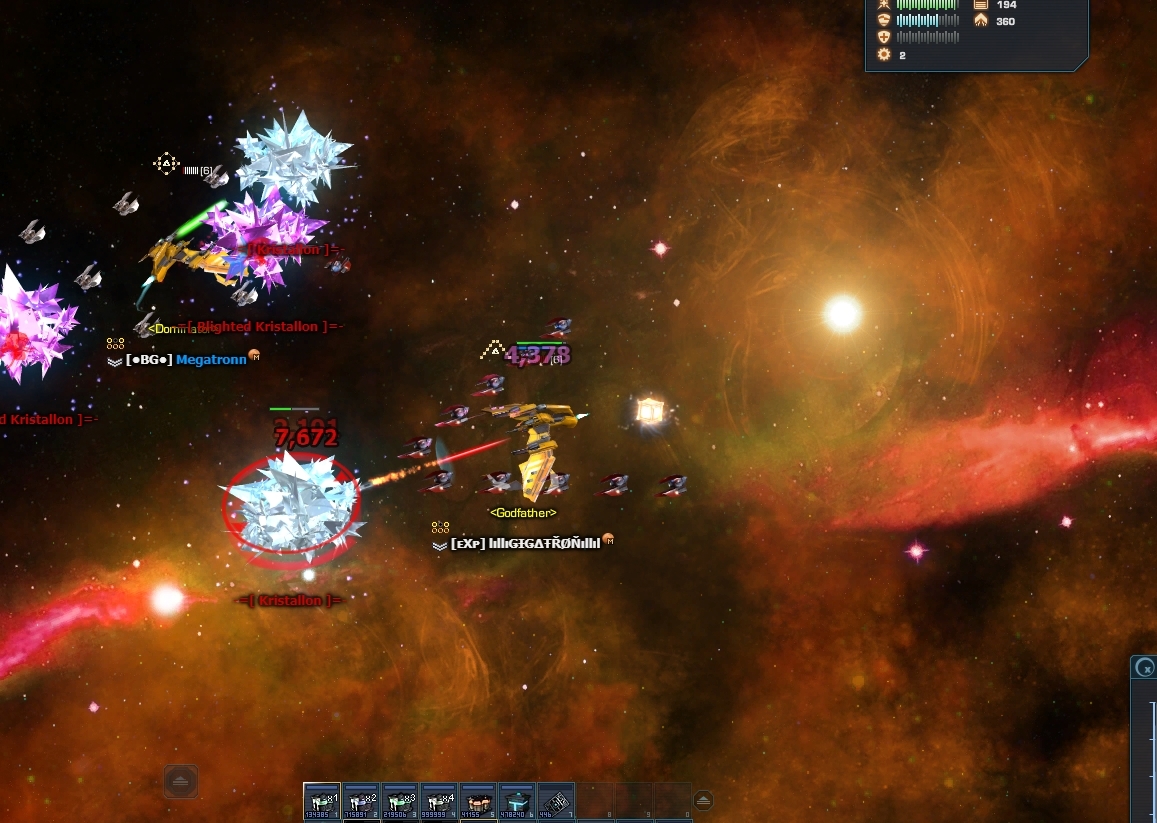1157x823 pixels.
Task: Select the orange ammo in slot 5
Action: pyautogui.click(x=478, y=801)
